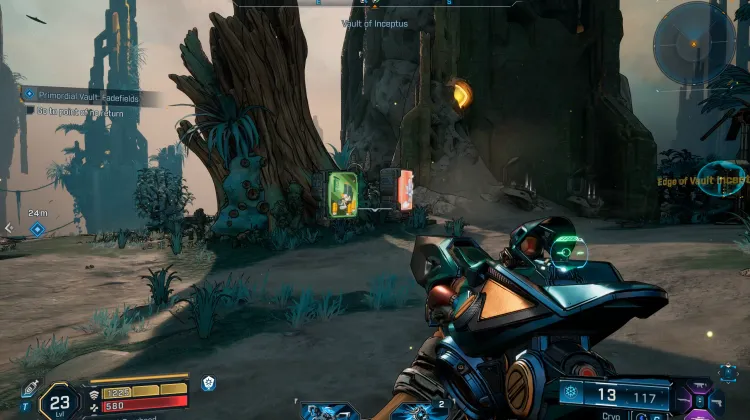Screen dimensions: 750x420
Task: Select the Primordial Vault: Fadefields quest tracker
Action: tap(92, 95)
